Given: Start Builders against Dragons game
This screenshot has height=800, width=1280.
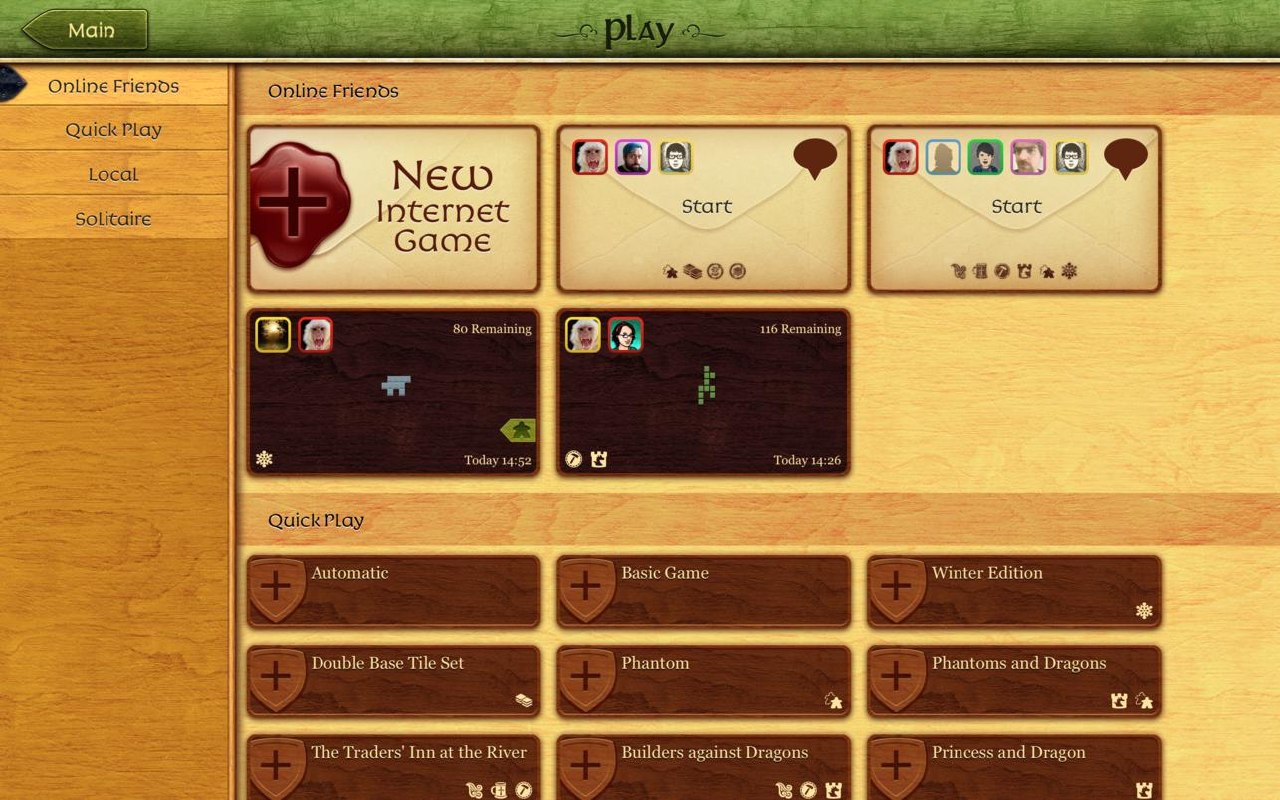Looking at the screenshot, I should 703,768.
